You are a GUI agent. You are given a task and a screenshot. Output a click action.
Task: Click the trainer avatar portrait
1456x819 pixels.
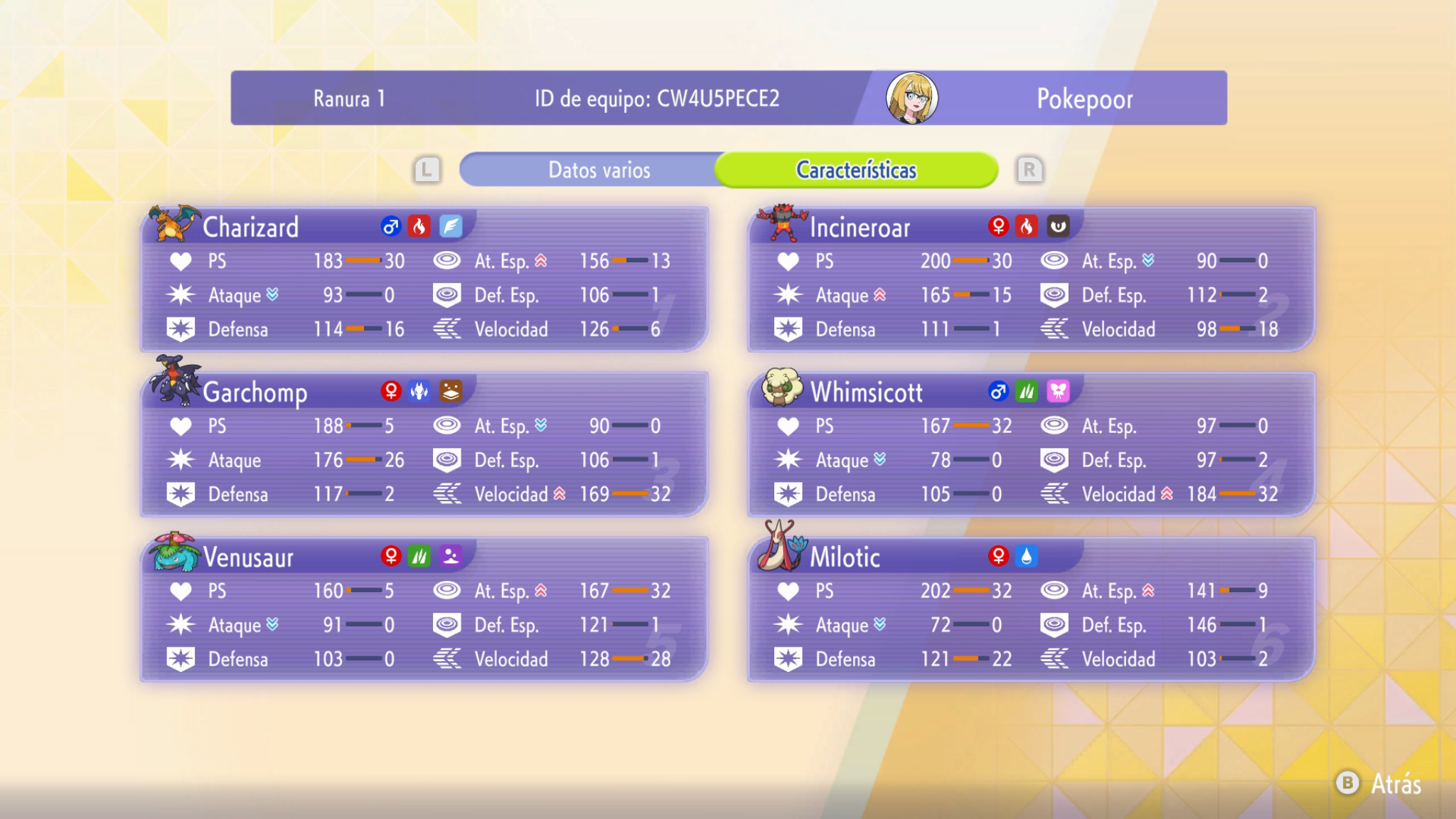coord(911,98)
